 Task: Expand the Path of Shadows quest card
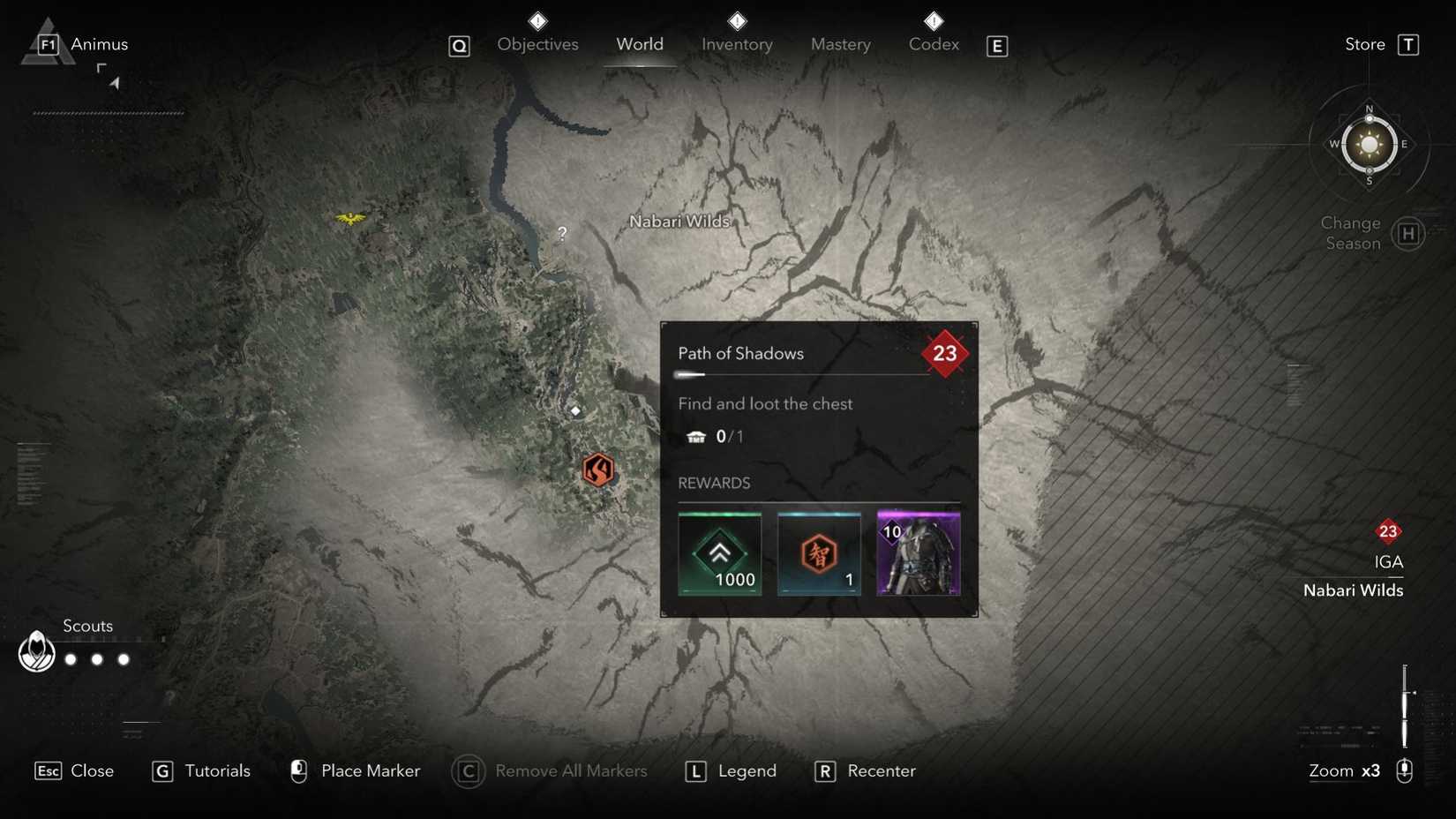tap(740, 353)
